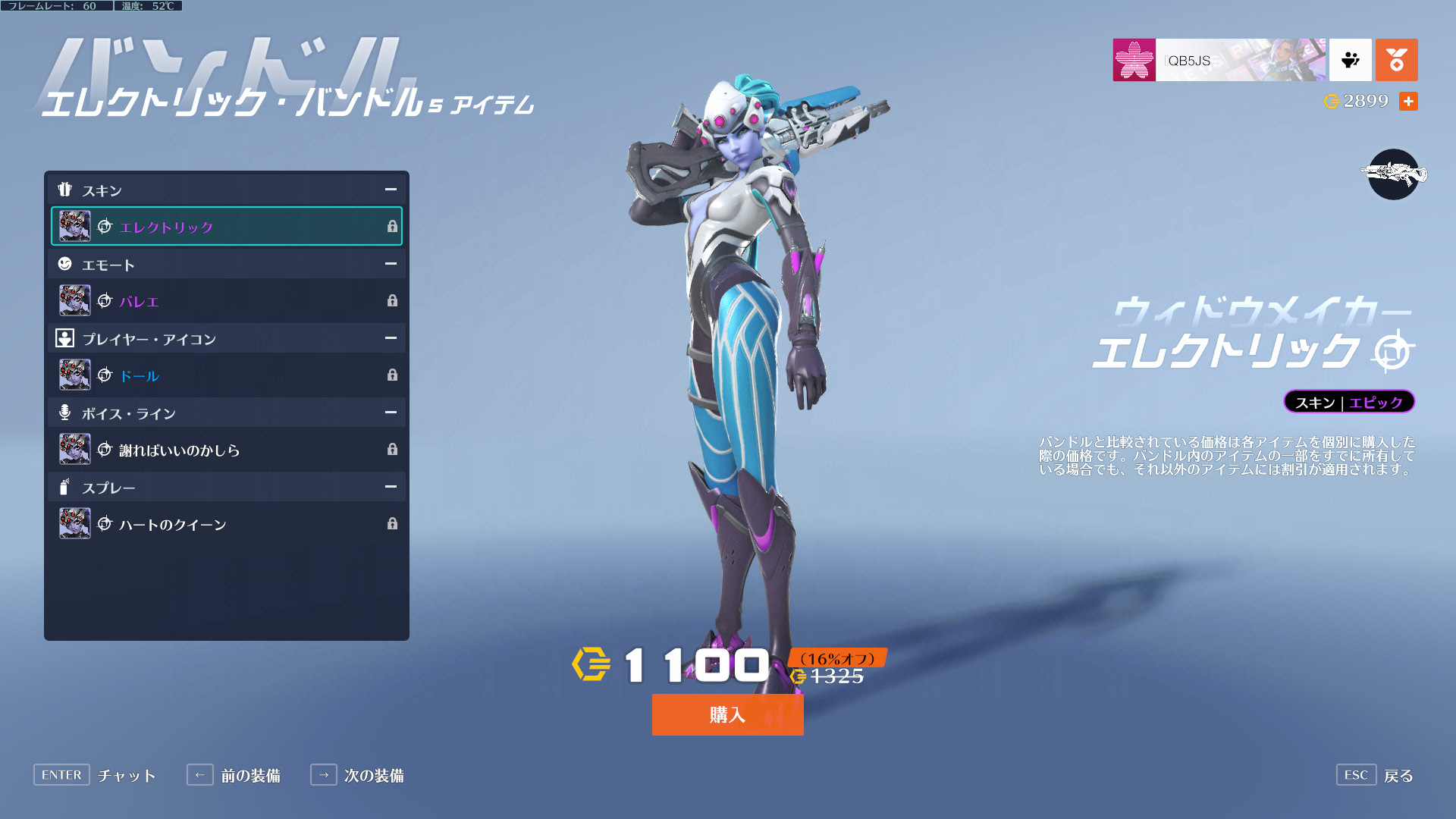The width and height of the screenshot is (1456, 819).
Task: Pick the ハートのクイーン spray item
Action: click(x=226, y=524)
